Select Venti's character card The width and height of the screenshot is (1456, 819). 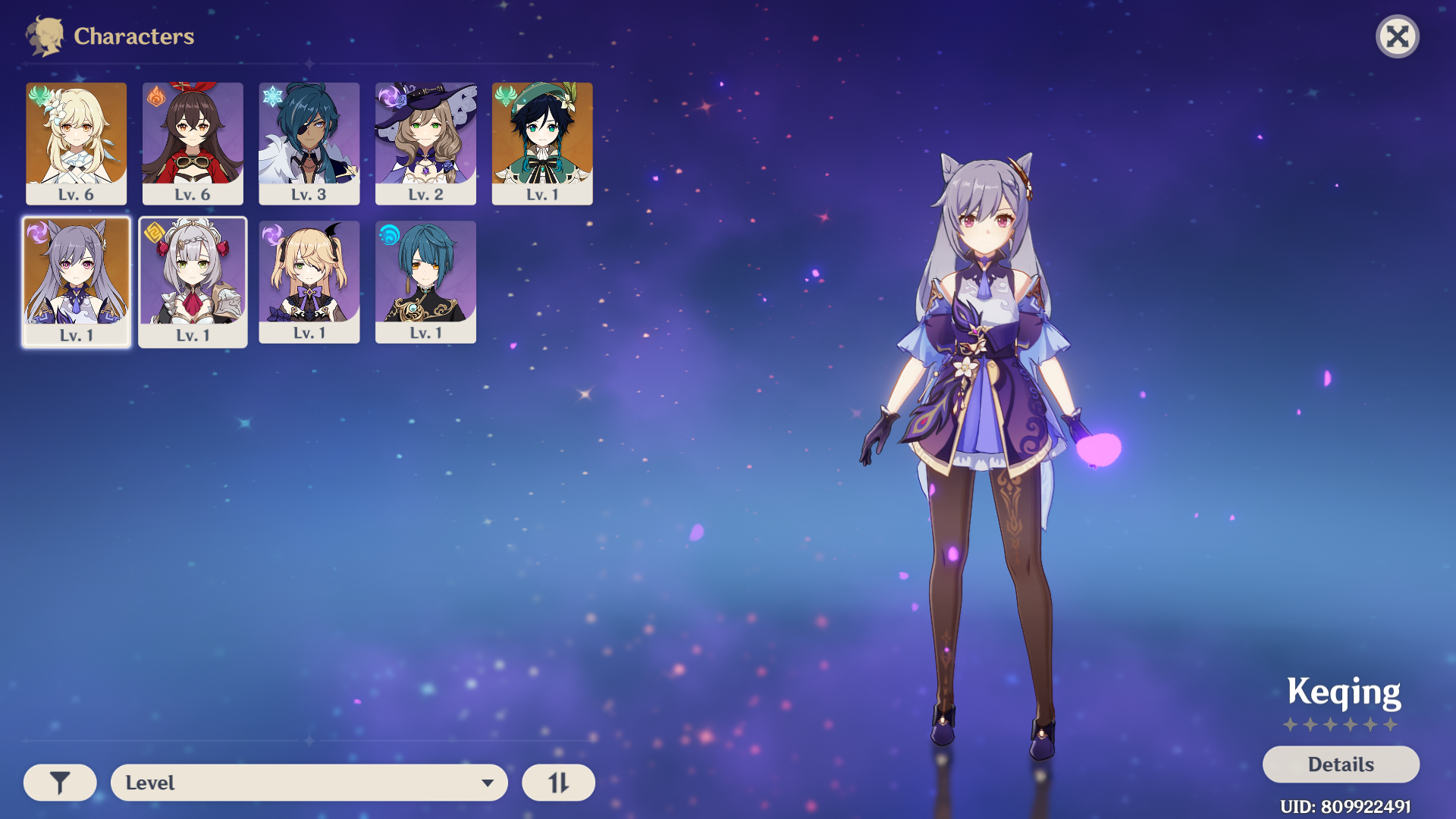point(542,143)
